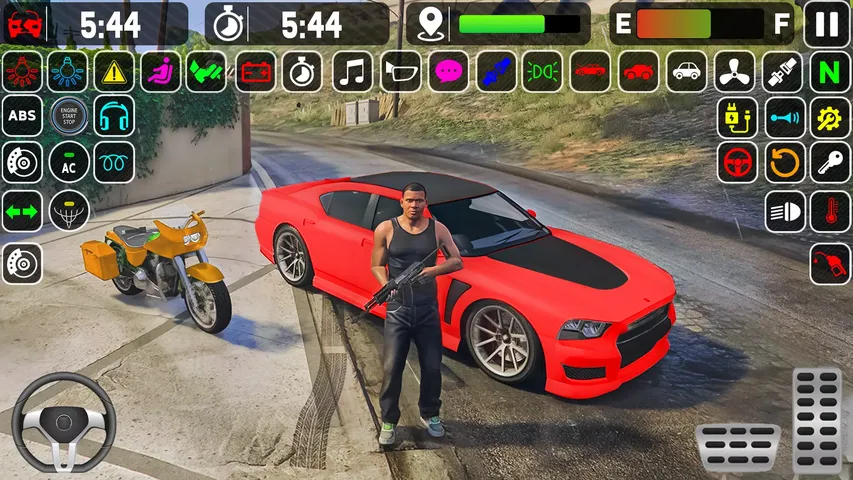Screen dimensions: 853x480
Task: Tap the orange reset arrow icon
Action: tap(785, 162)
